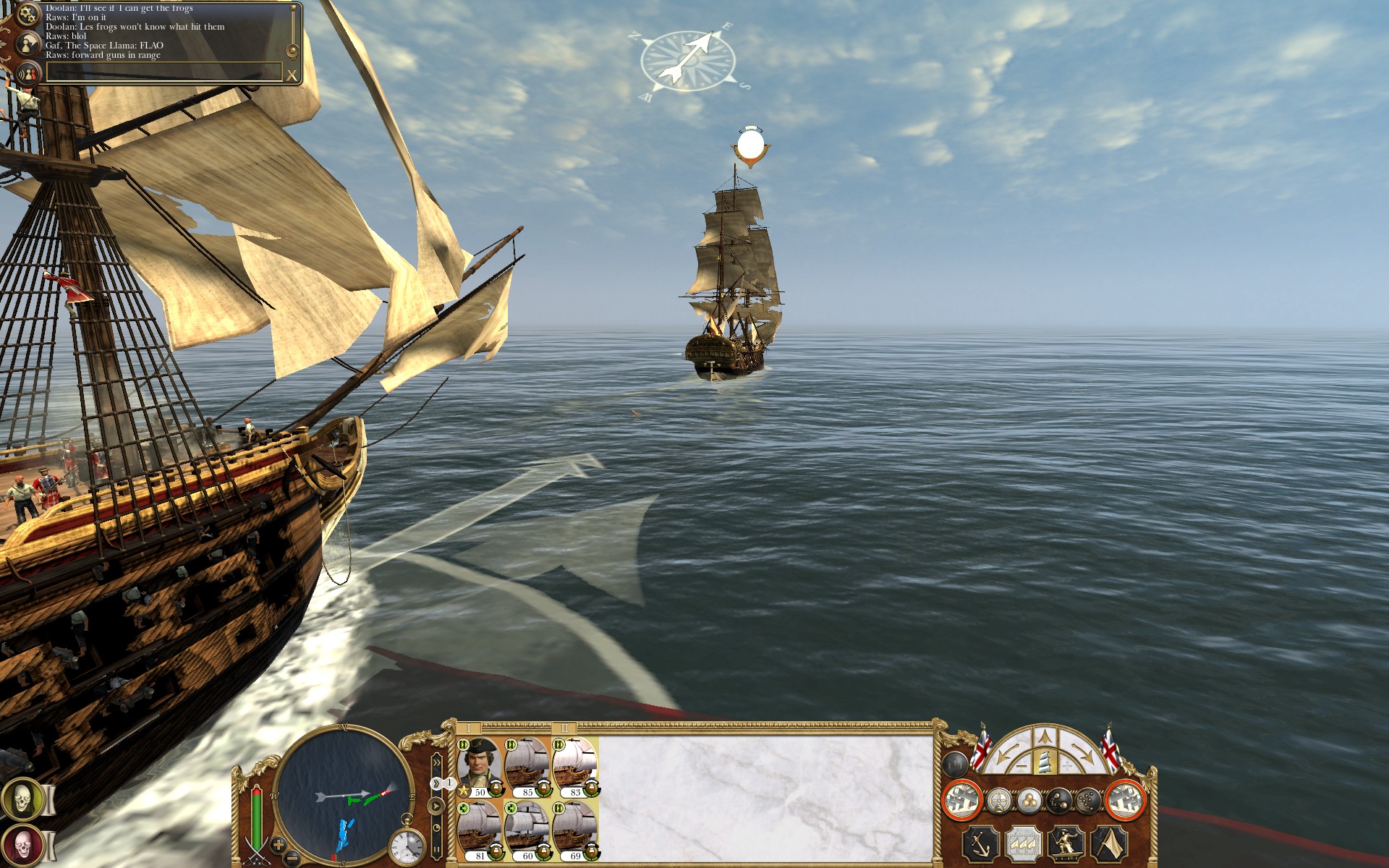The image size is (1389, 868).
Task: Drop anchor with the anchor button
Action: (x=980, y=843)
